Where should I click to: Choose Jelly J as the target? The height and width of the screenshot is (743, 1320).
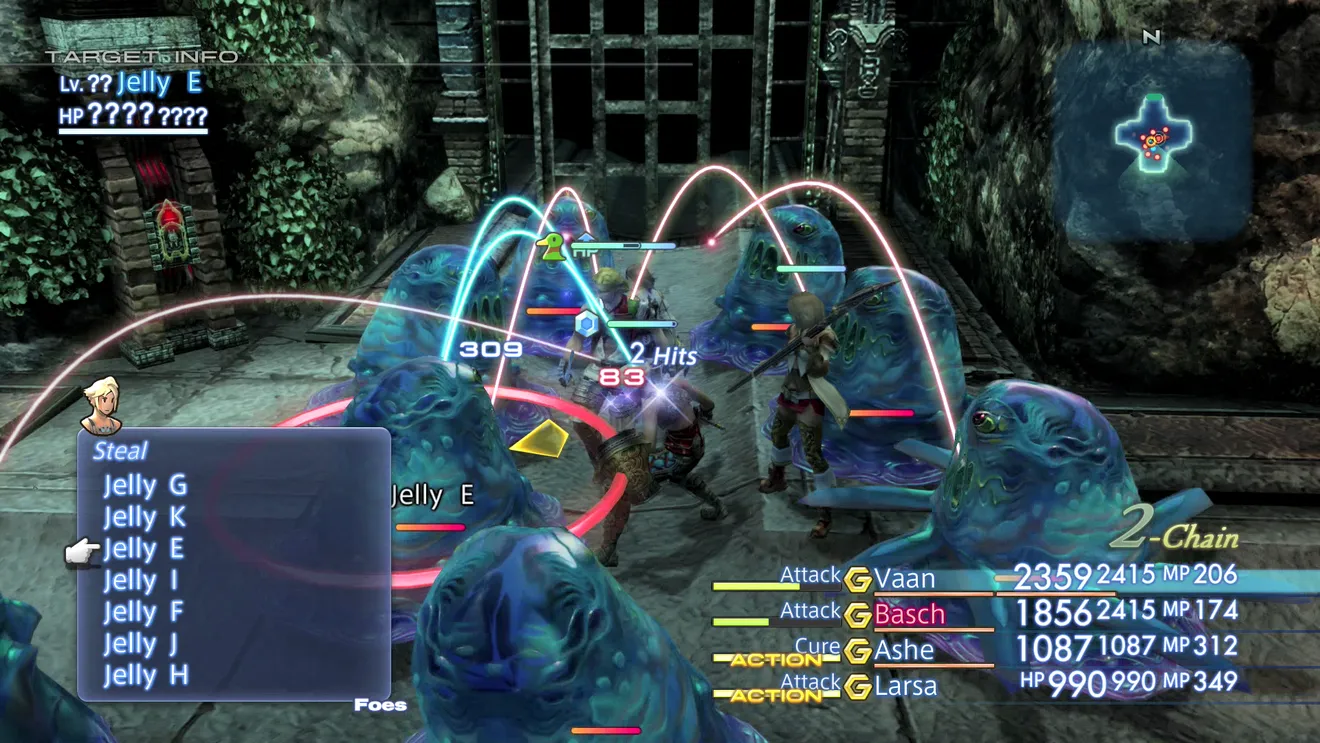(x=141, y=643)
